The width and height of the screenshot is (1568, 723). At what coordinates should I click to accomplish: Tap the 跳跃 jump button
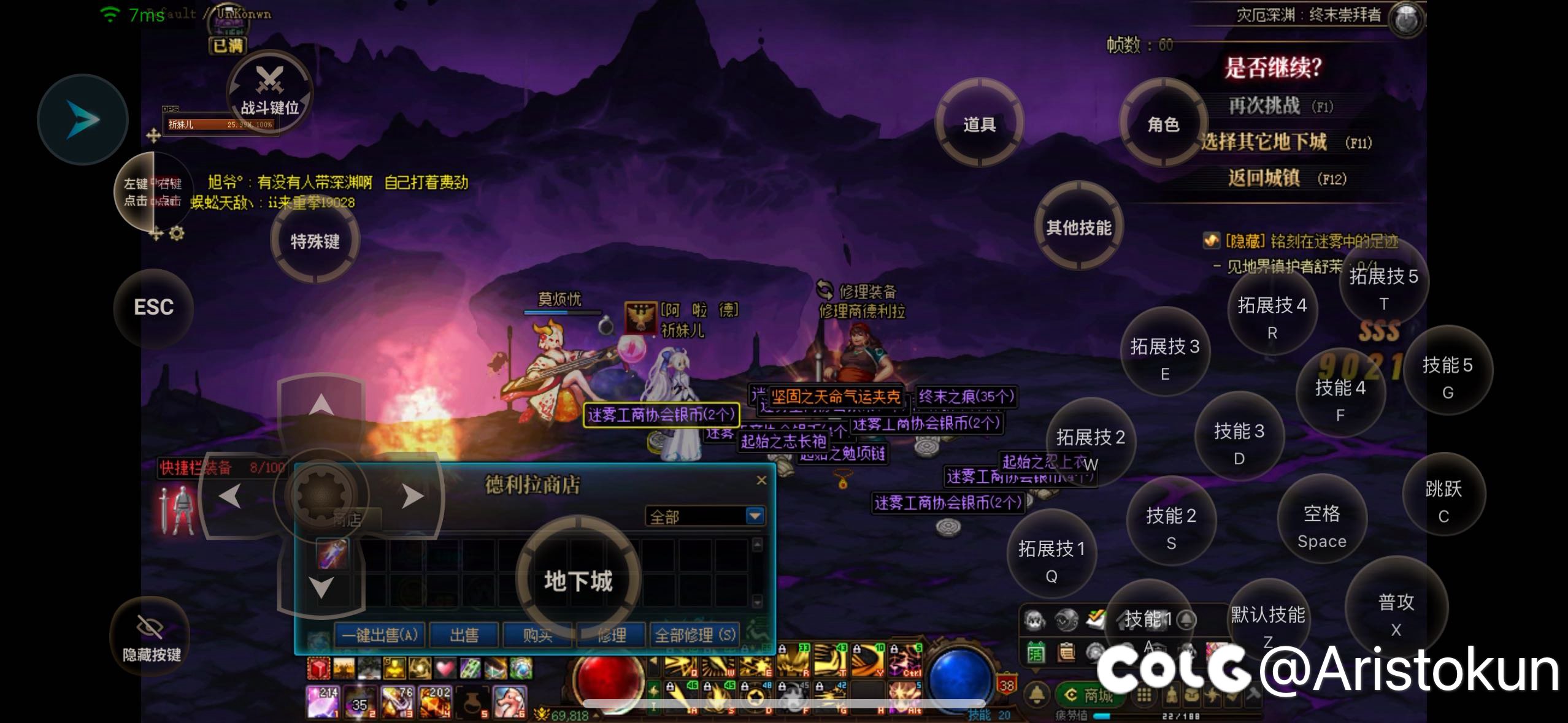click(1443, 500)
